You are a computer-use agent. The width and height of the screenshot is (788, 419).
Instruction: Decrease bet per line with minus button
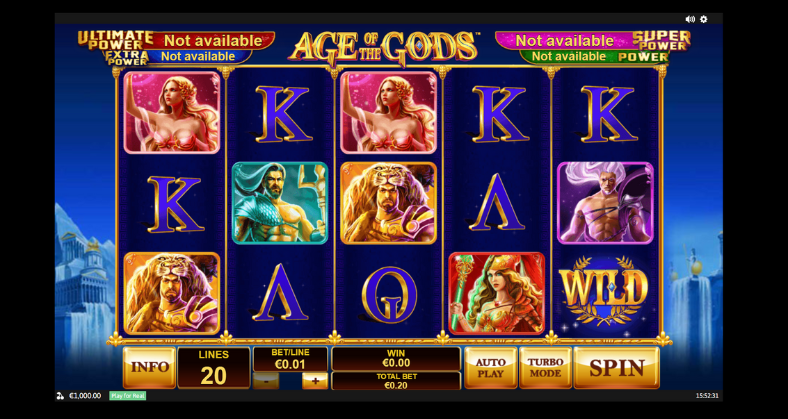[266, 381]
